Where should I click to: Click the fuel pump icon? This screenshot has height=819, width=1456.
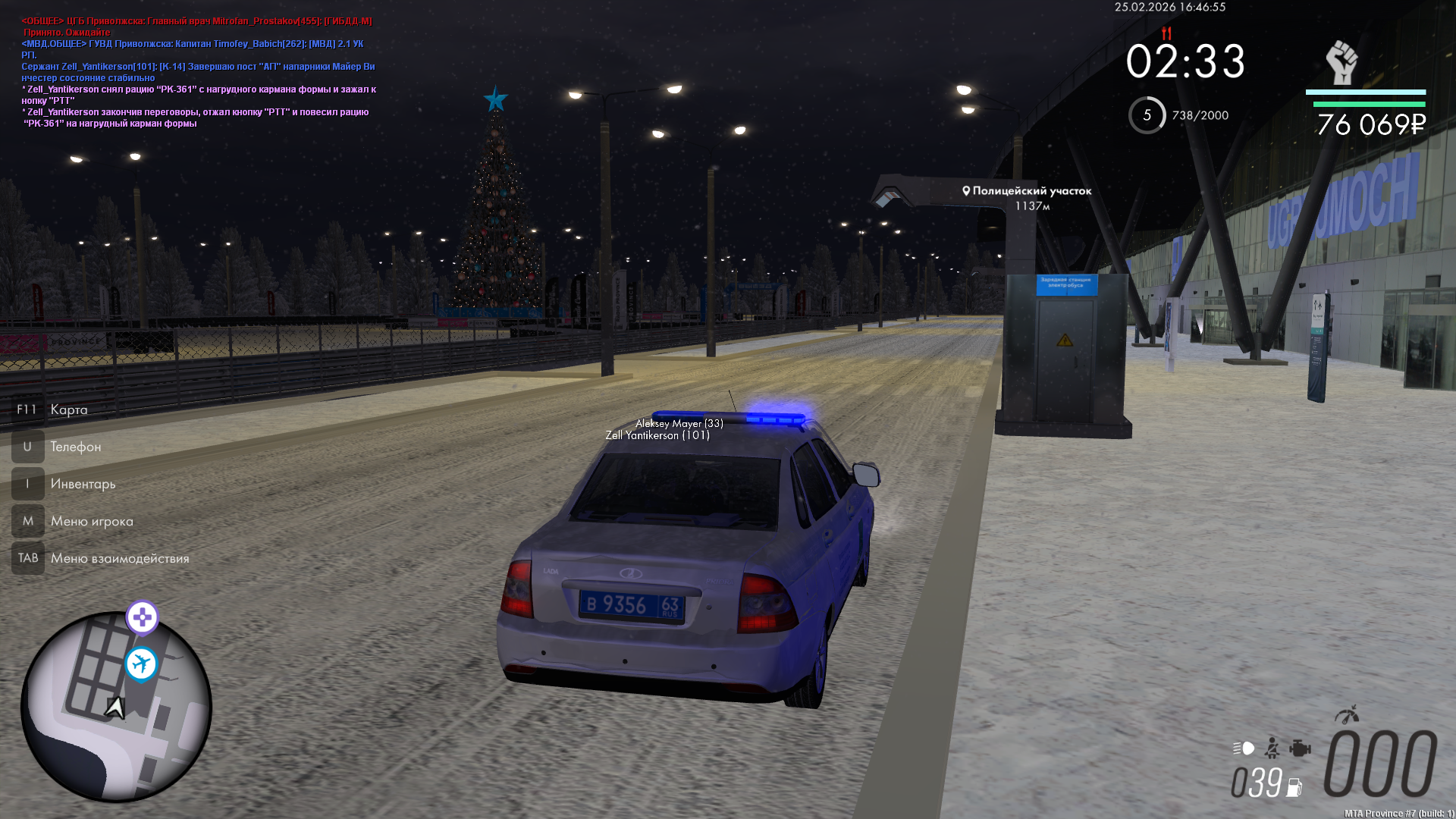(1294, 788)
